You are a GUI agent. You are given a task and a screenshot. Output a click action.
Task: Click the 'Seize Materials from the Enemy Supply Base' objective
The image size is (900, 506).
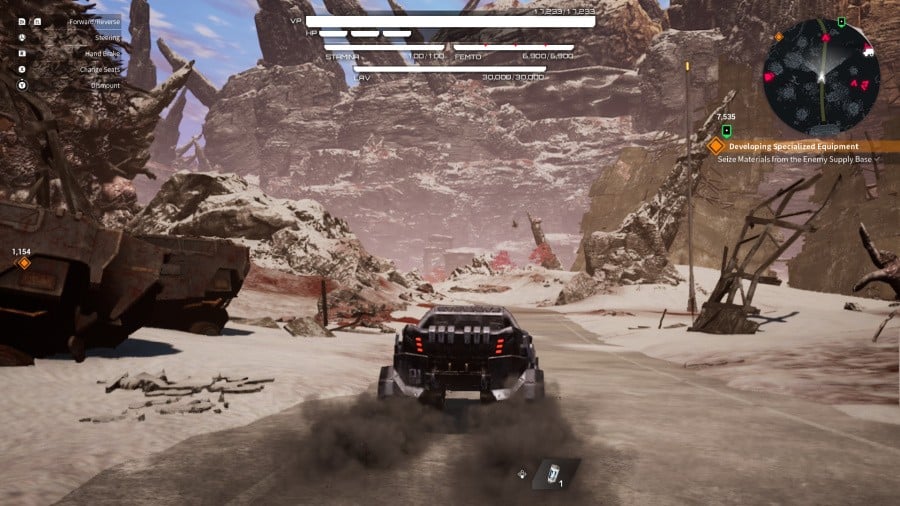pos(796,159)
